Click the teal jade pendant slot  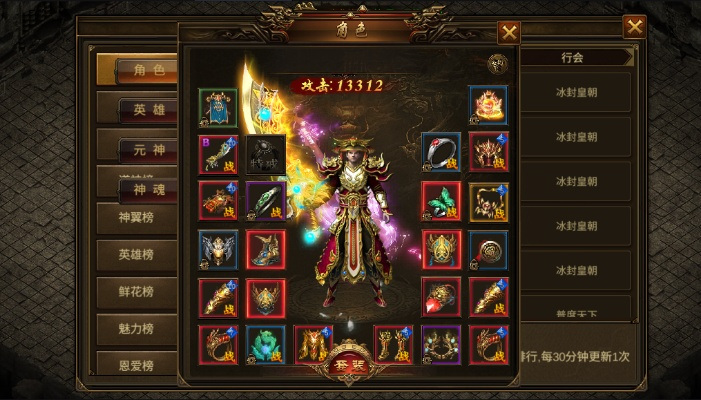click(266, 344)
